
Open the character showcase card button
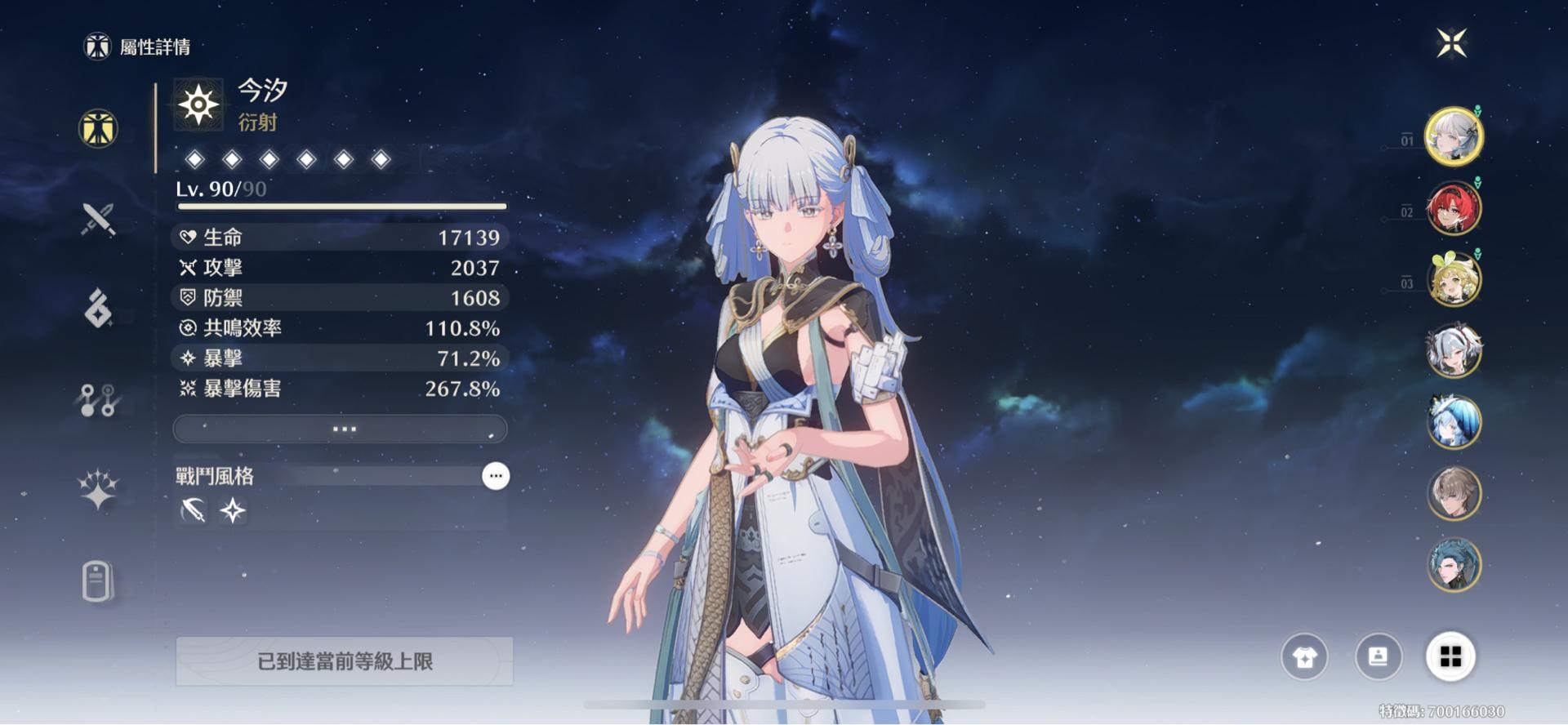pyautogui.click(x=1378, y=656)
